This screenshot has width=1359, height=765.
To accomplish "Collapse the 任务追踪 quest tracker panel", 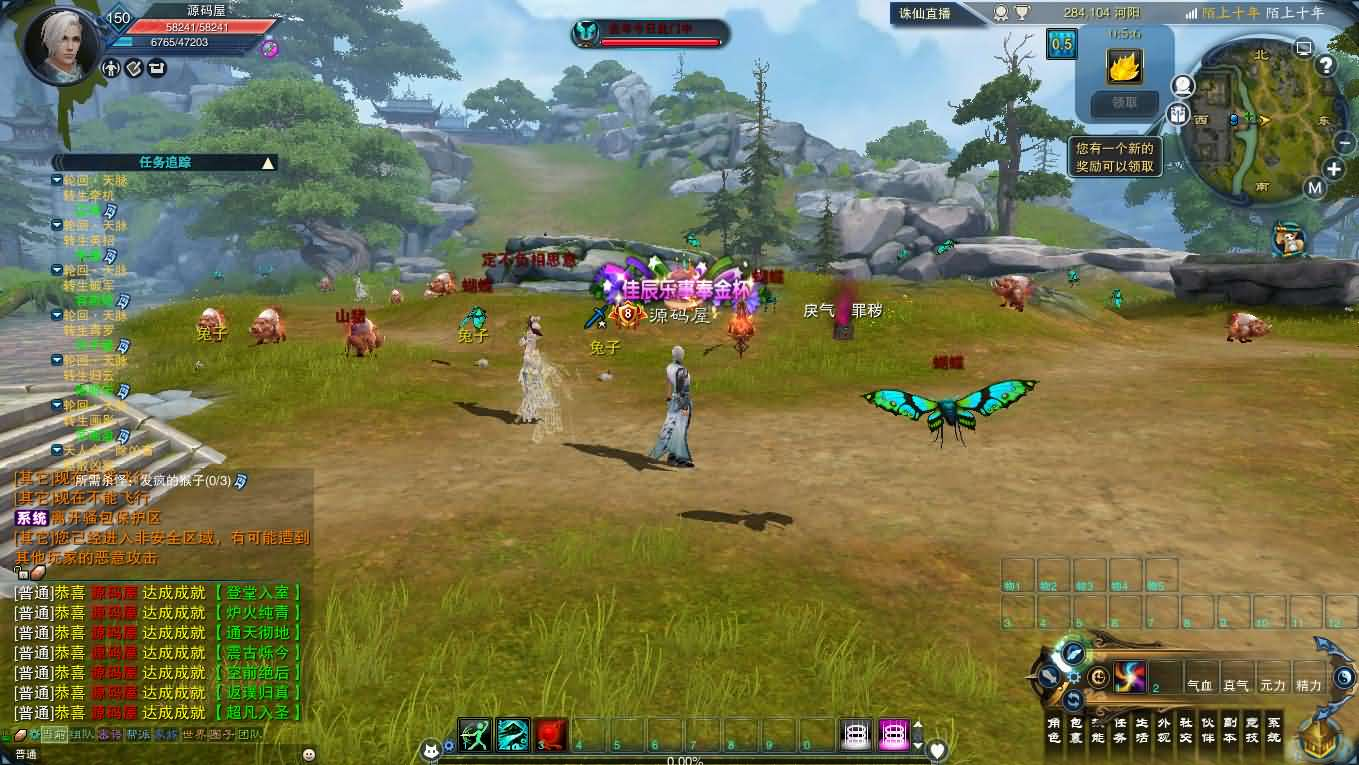I will [267, 162].
